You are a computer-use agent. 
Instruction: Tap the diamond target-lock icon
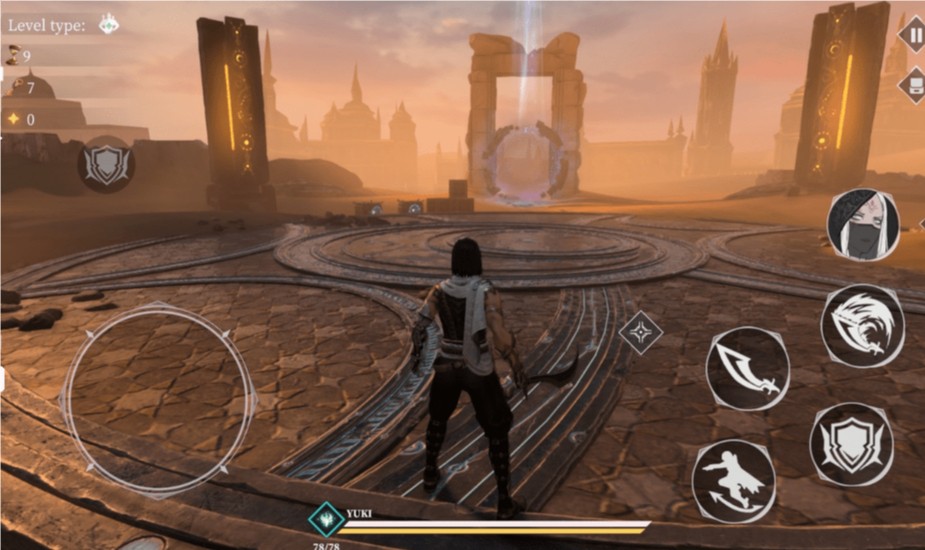(x=640, y=332)
